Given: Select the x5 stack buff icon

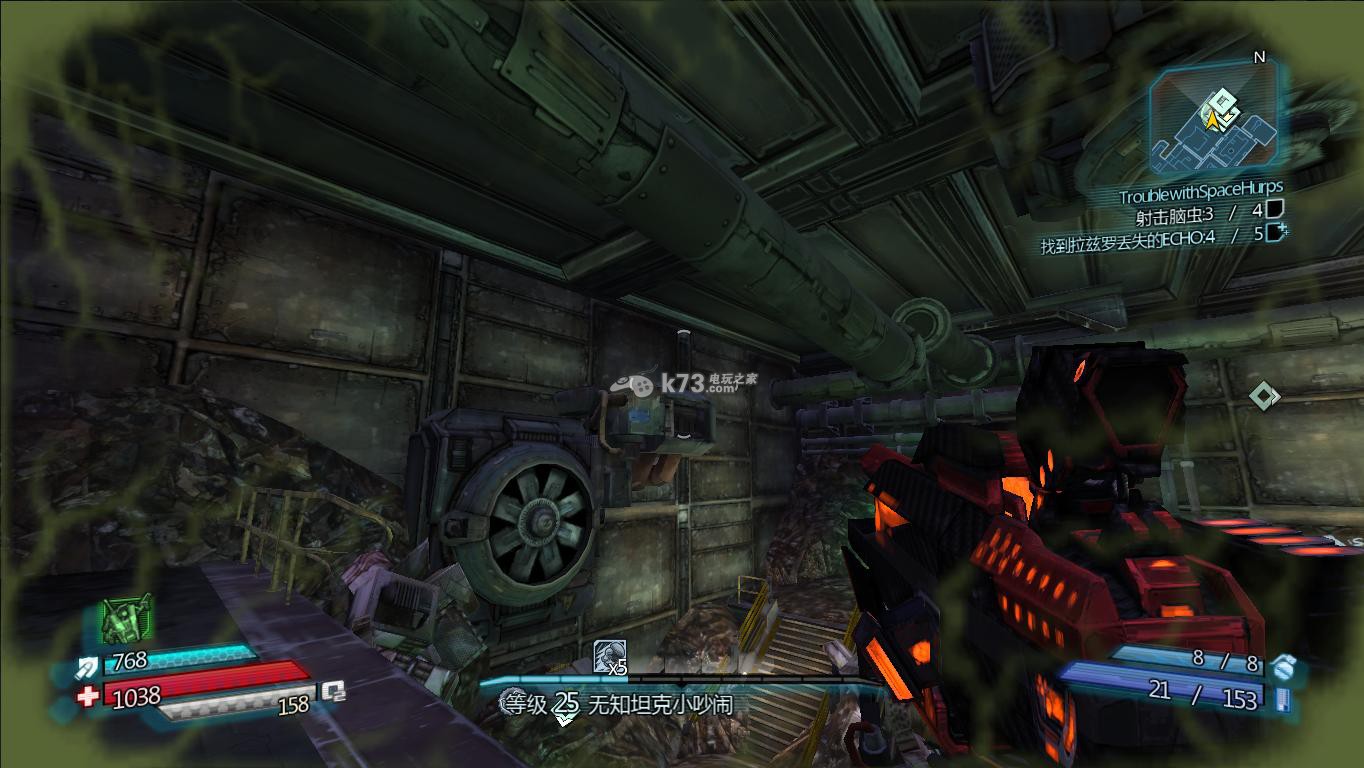Looking at the screenshot, I should [x=609, y=657].
